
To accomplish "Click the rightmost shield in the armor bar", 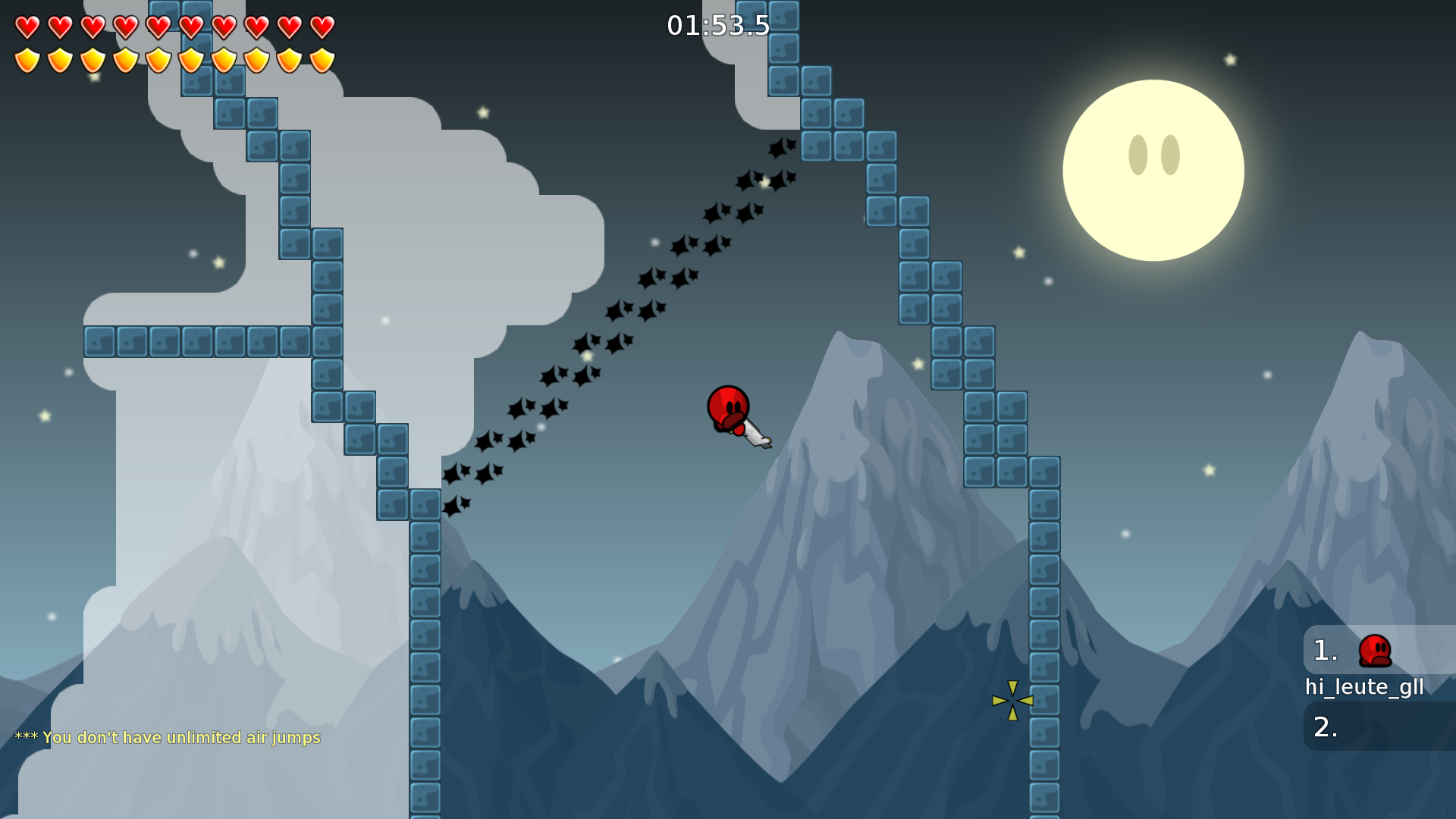I will click(x=322, y=59).
